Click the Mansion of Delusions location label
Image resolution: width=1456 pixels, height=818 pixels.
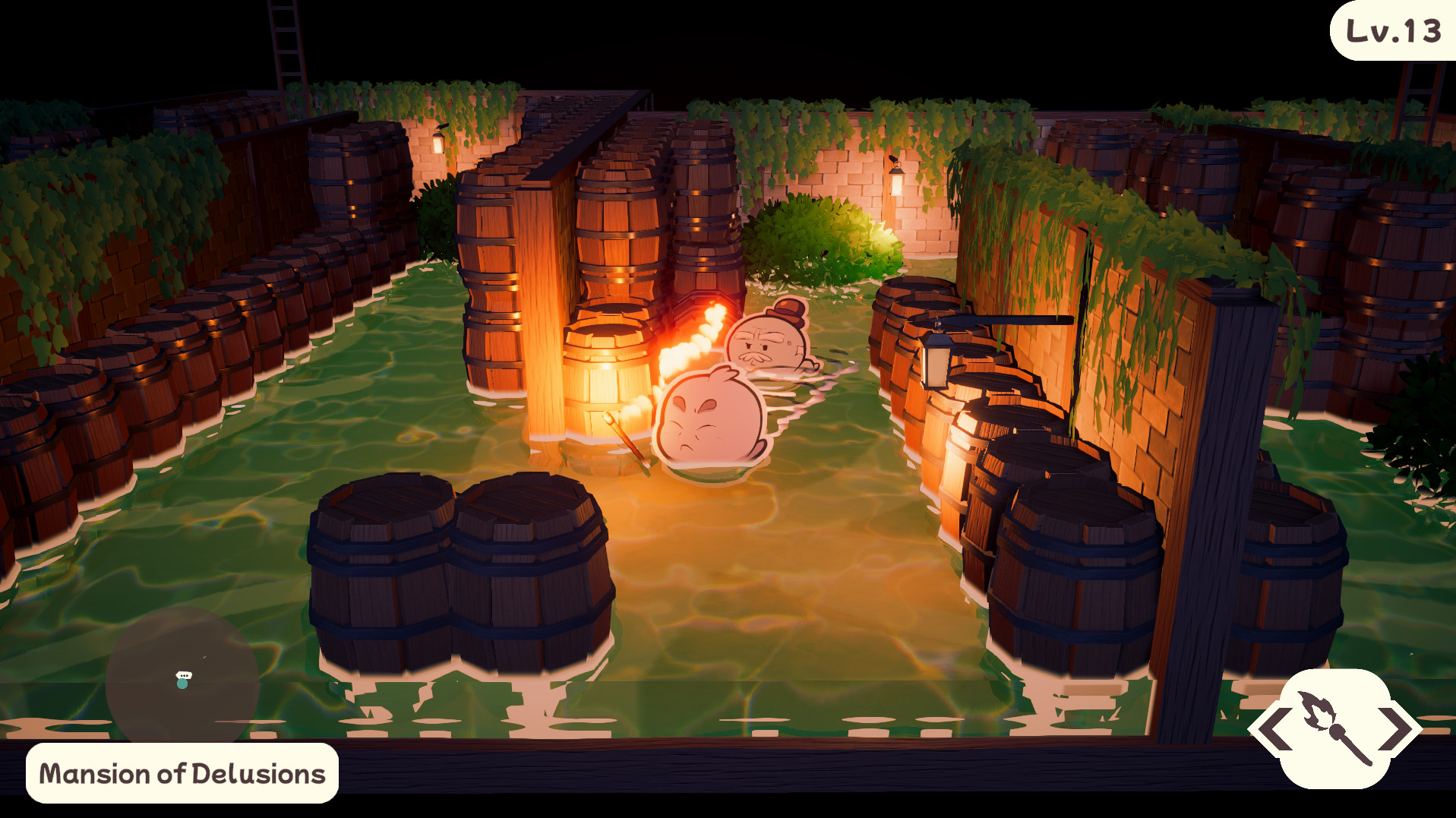pyautogui.click(x=182, y=774)
